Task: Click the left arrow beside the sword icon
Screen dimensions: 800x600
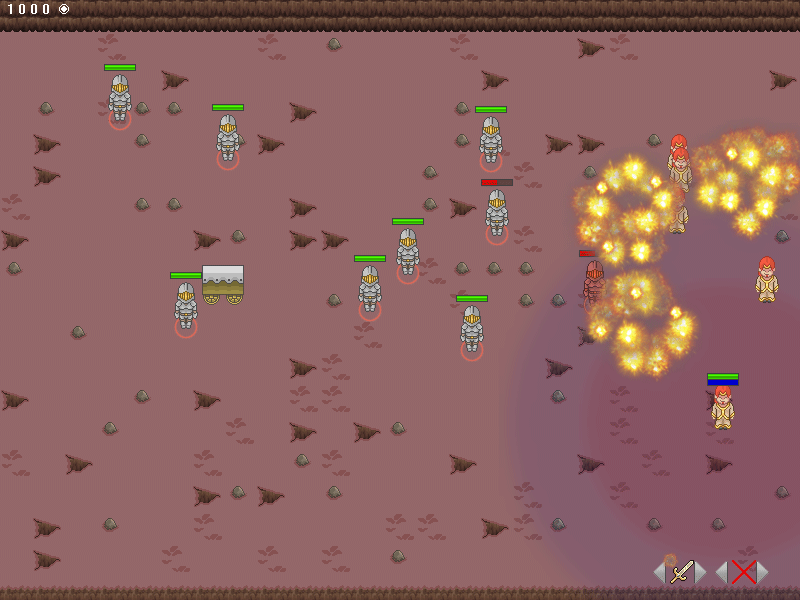Action: pos(659,572)
